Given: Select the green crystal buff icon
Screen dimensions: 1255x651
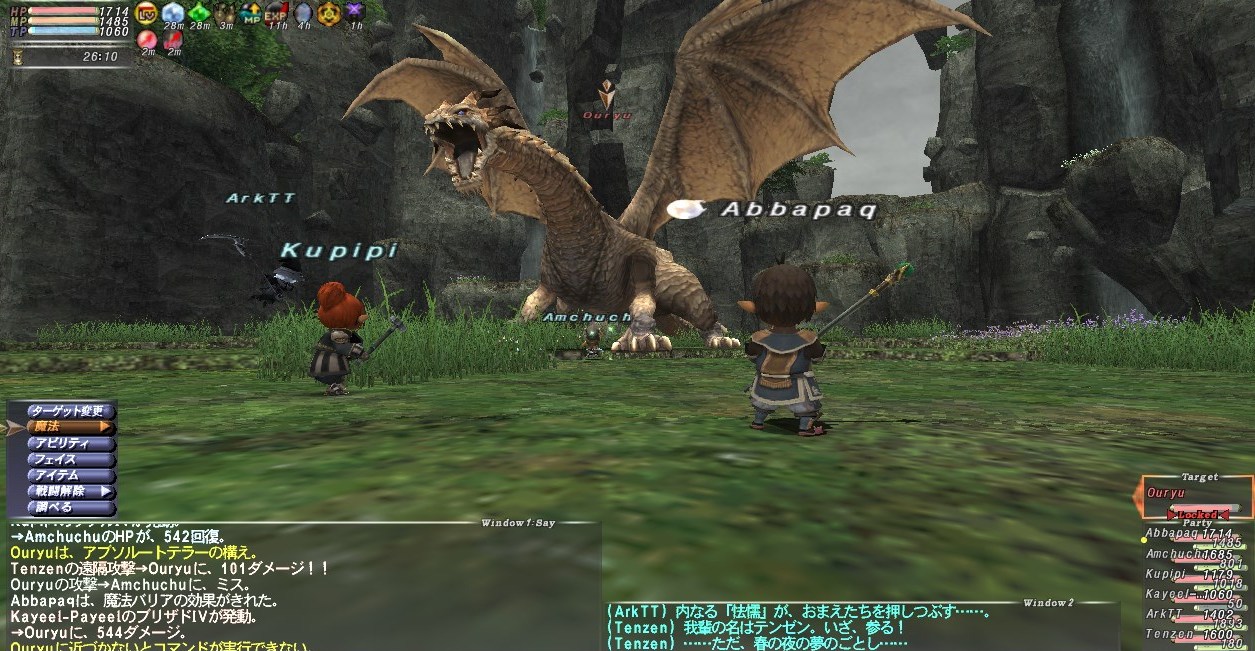Looking at the screenshot, I should (199, 13).
